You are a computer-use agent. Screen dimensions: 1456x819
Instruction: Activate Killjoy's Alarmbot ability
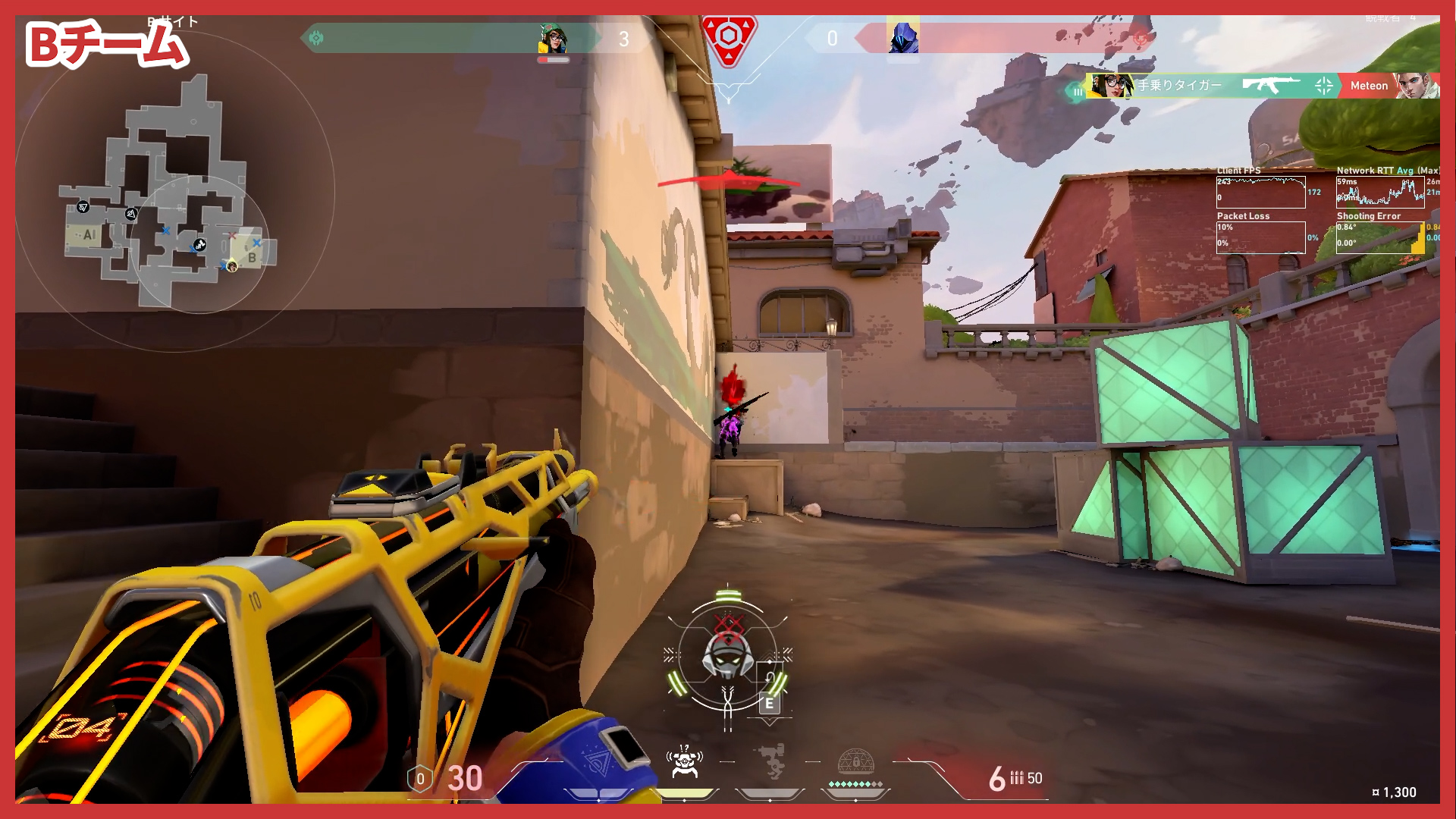coord(685,762)
